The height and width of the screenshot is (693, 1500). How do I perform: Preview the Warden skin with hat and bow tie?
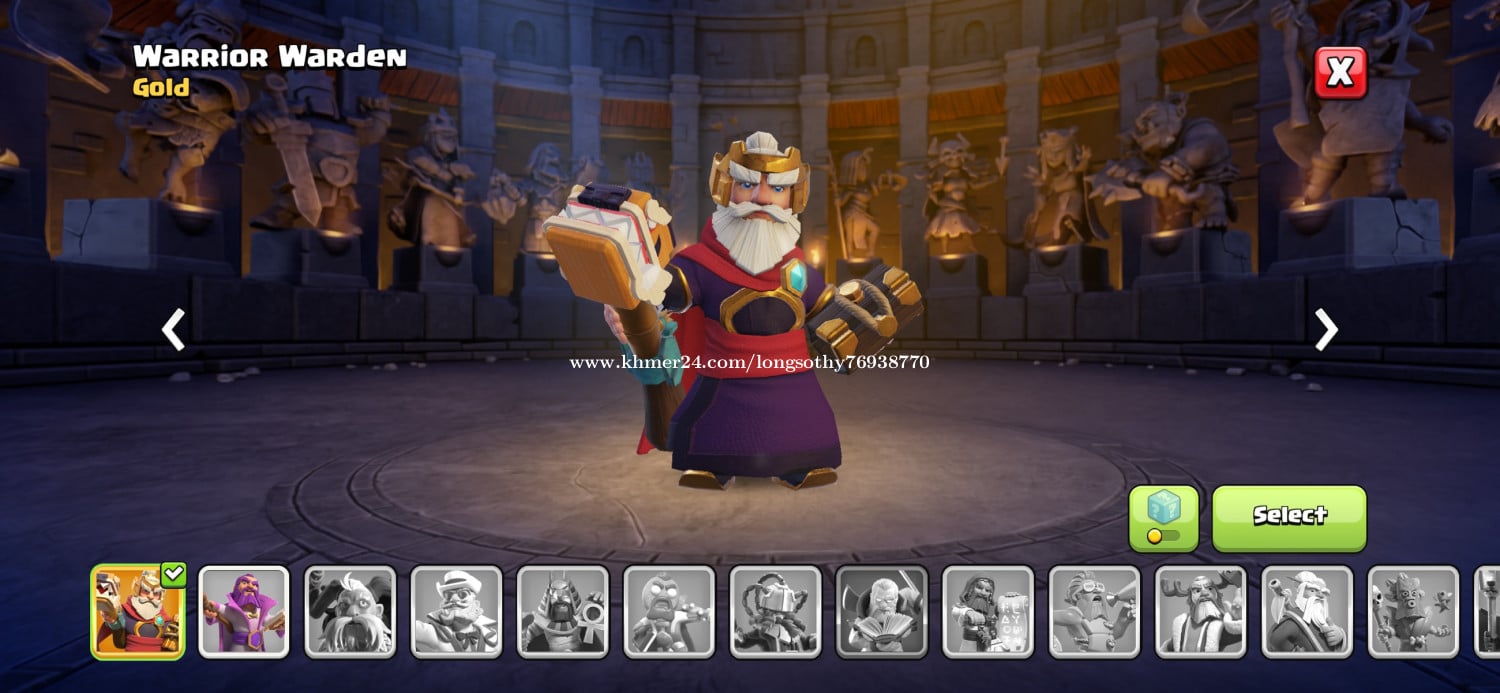click(457, 612)
